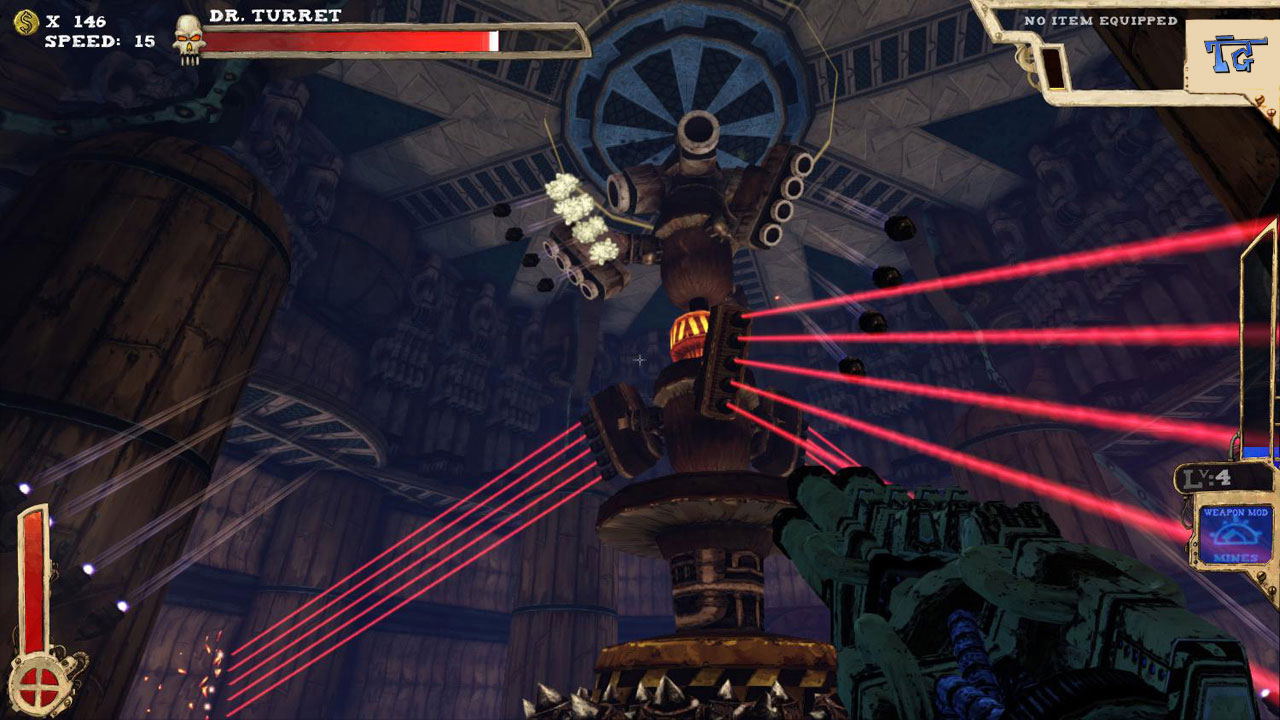Select the Weapon Mod Mines icon
Screen dimensions: 1280x720
1234,534
